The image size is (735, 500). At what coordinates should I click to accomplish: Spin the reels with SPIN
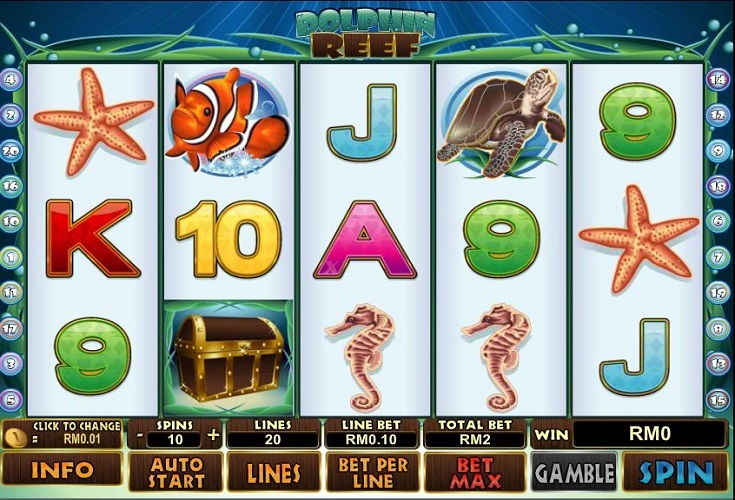click(x=676, y=471)
